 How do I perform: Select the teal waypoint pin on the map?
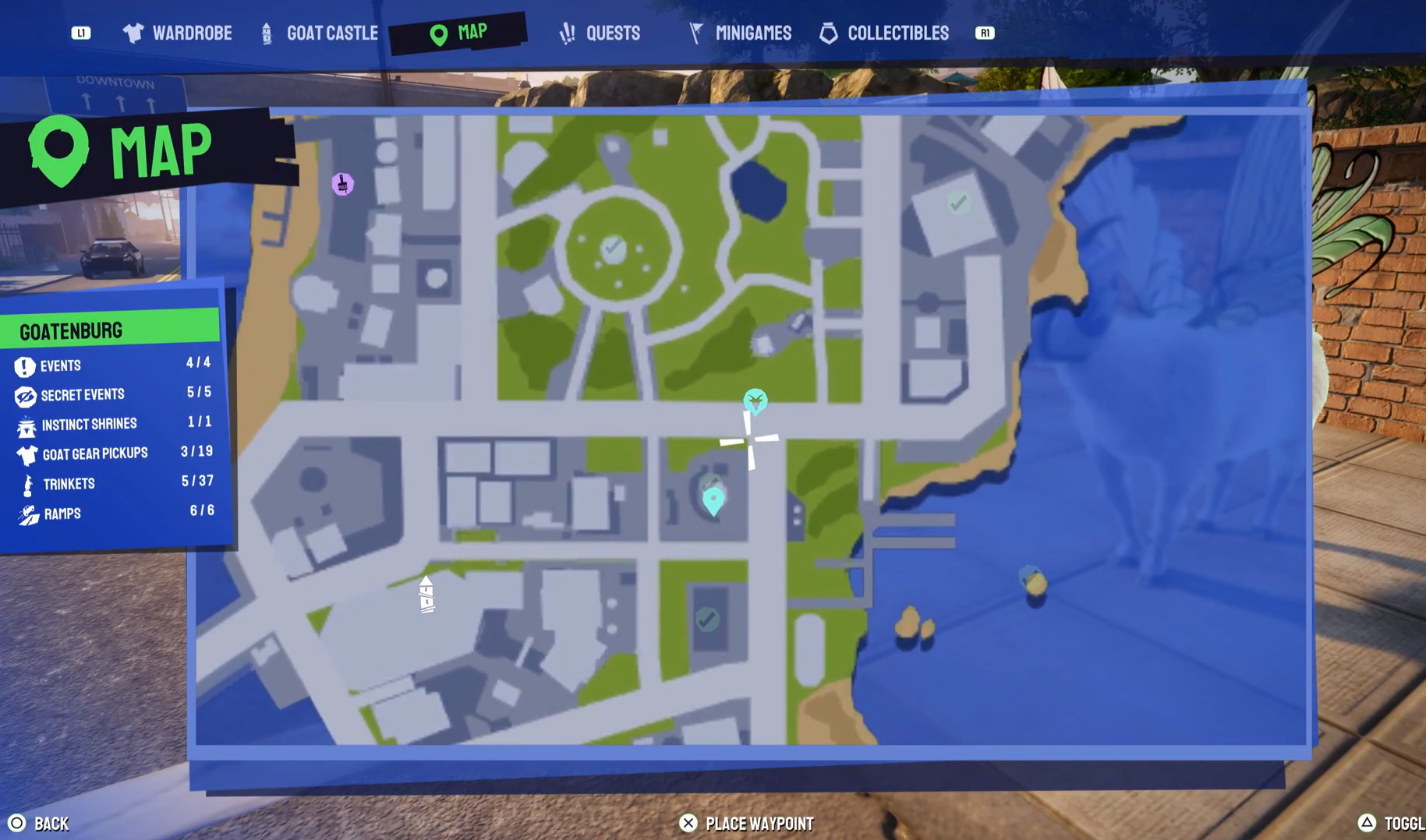pyautogui.click(x=712, y=499)
